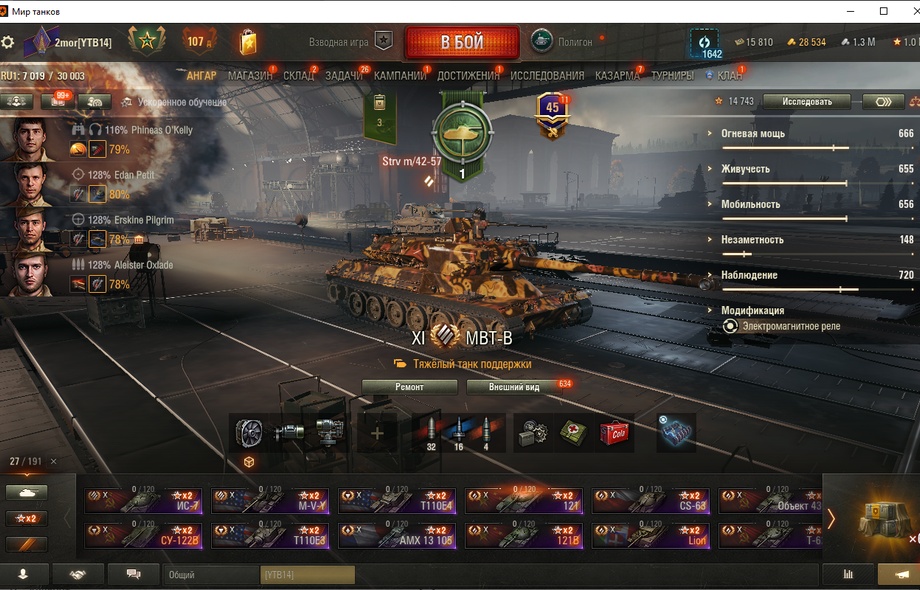The height and width of the screenshot is (590, 920).
Task: Open the settings gear menu
Action: click(8, 42)
